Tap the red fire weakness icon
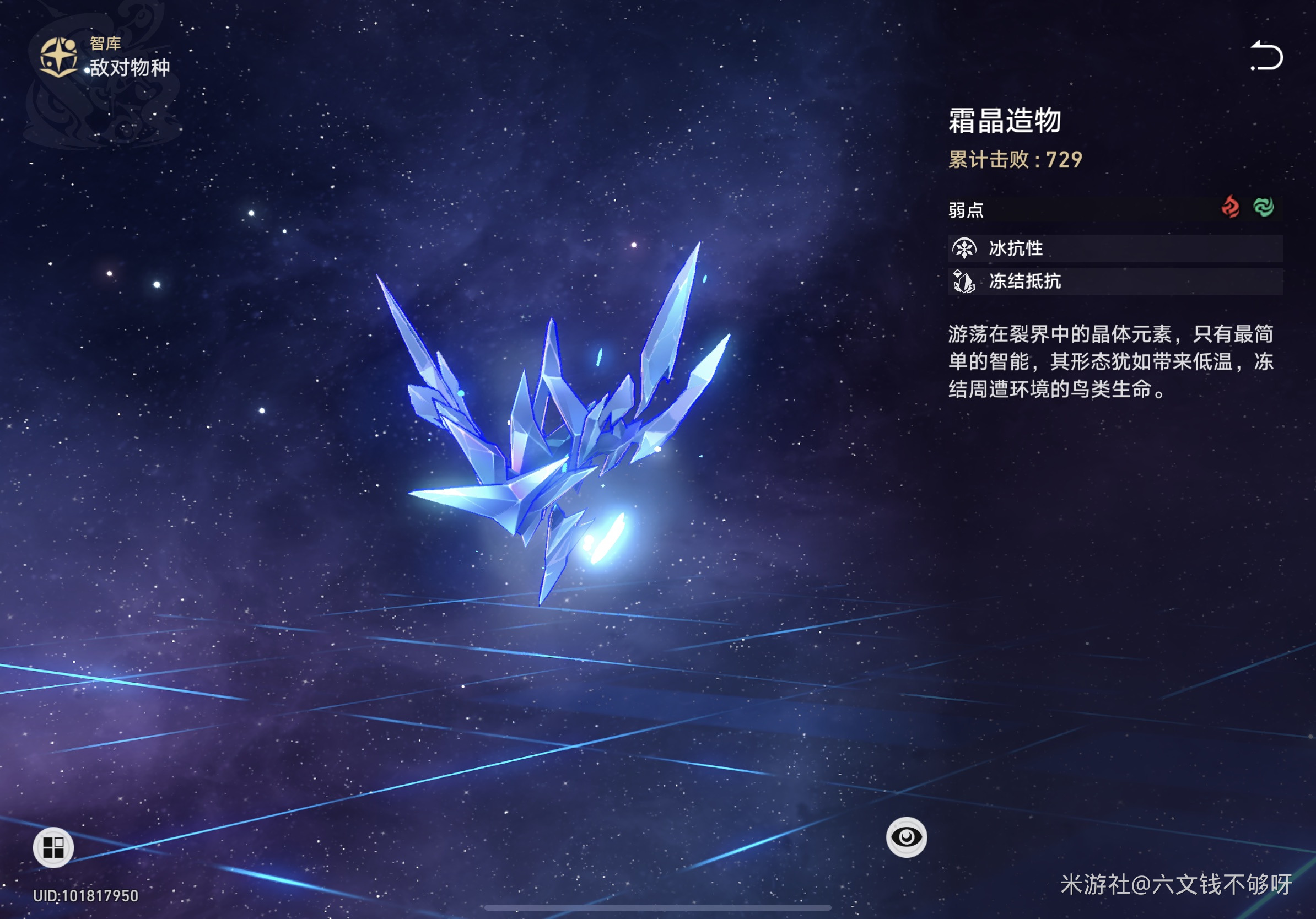 (x=1230, y=207)
